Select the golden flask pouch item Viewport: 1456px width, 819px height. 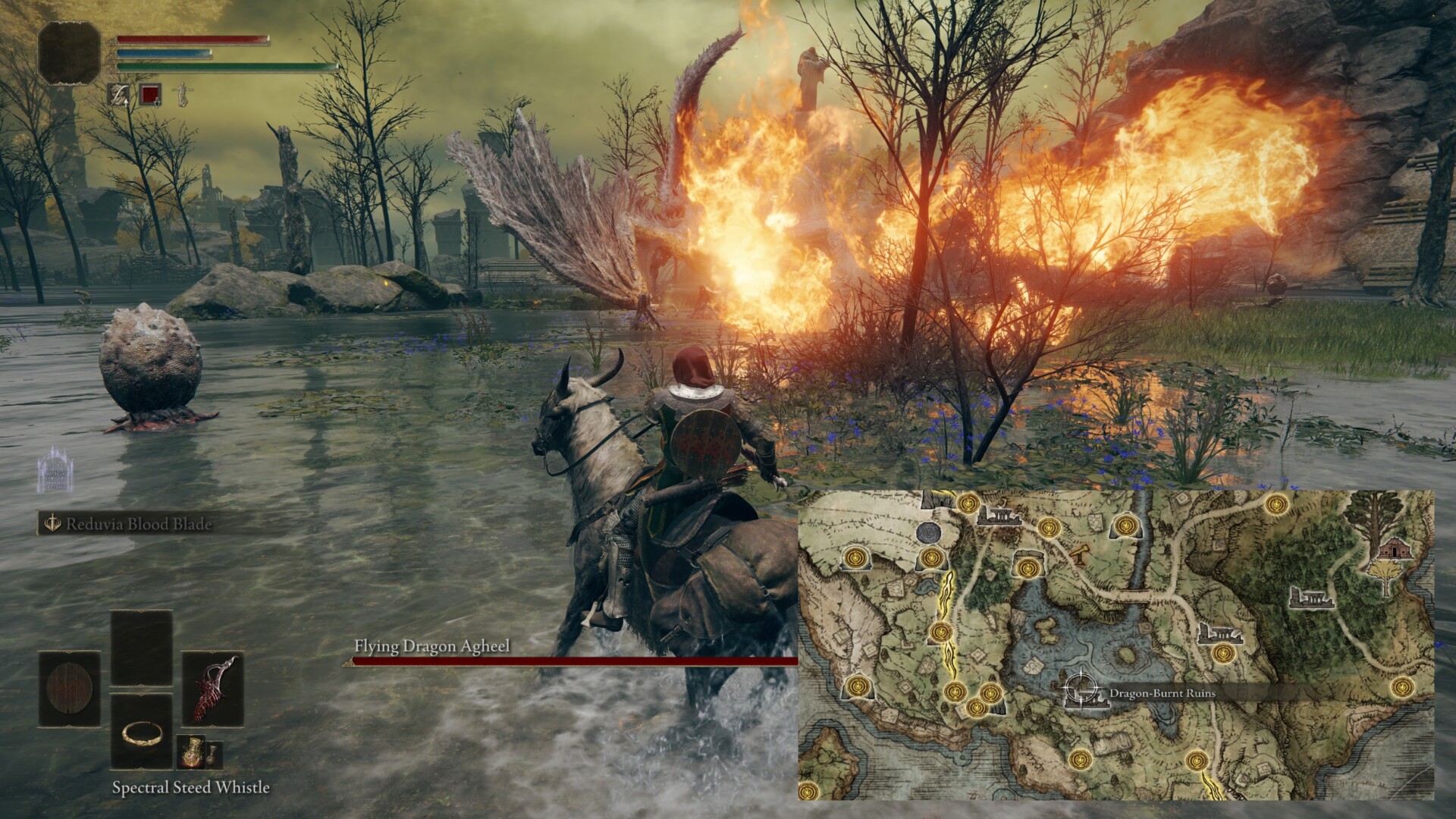(x=189, y=753)
